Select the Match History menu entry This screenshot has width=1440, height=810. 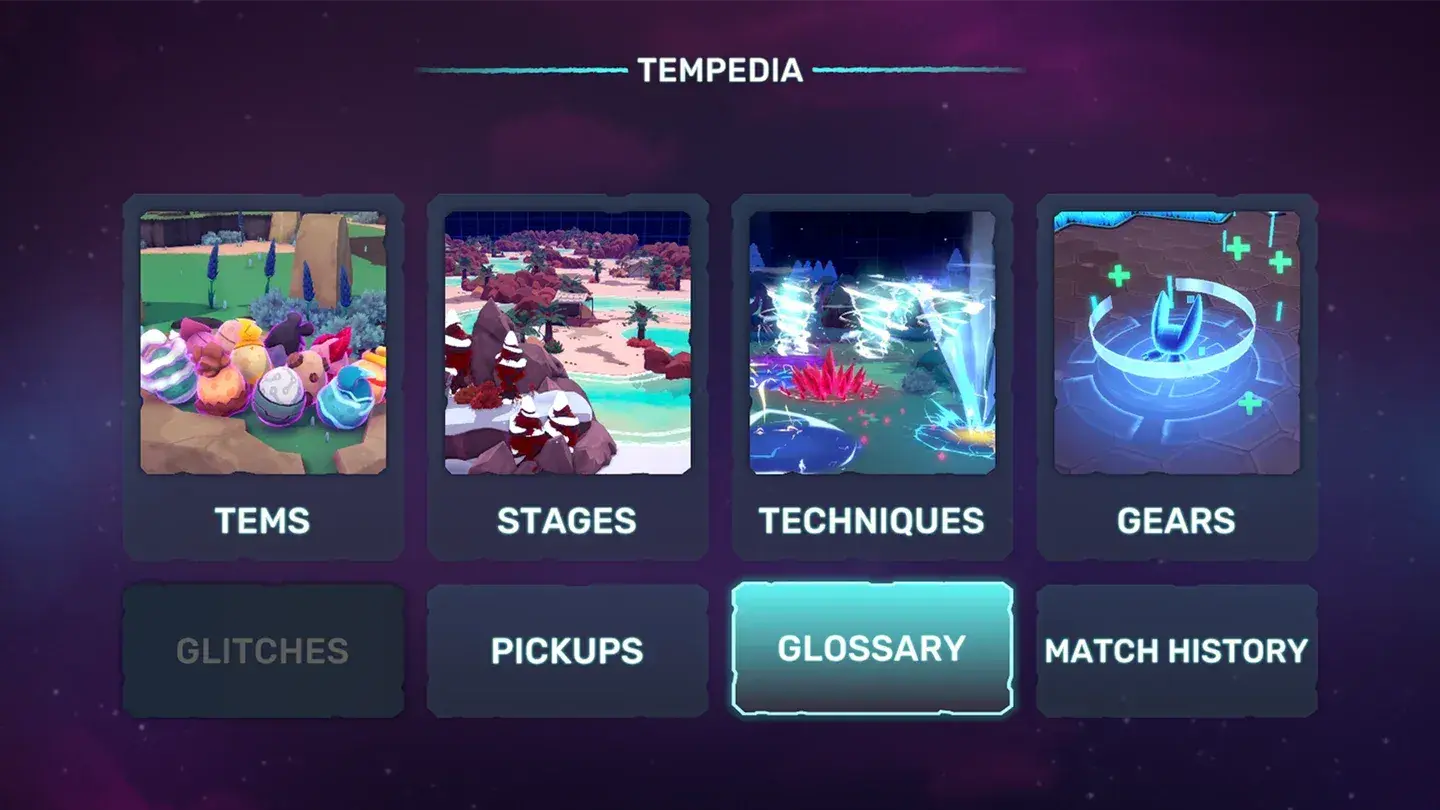[1176, 650]
